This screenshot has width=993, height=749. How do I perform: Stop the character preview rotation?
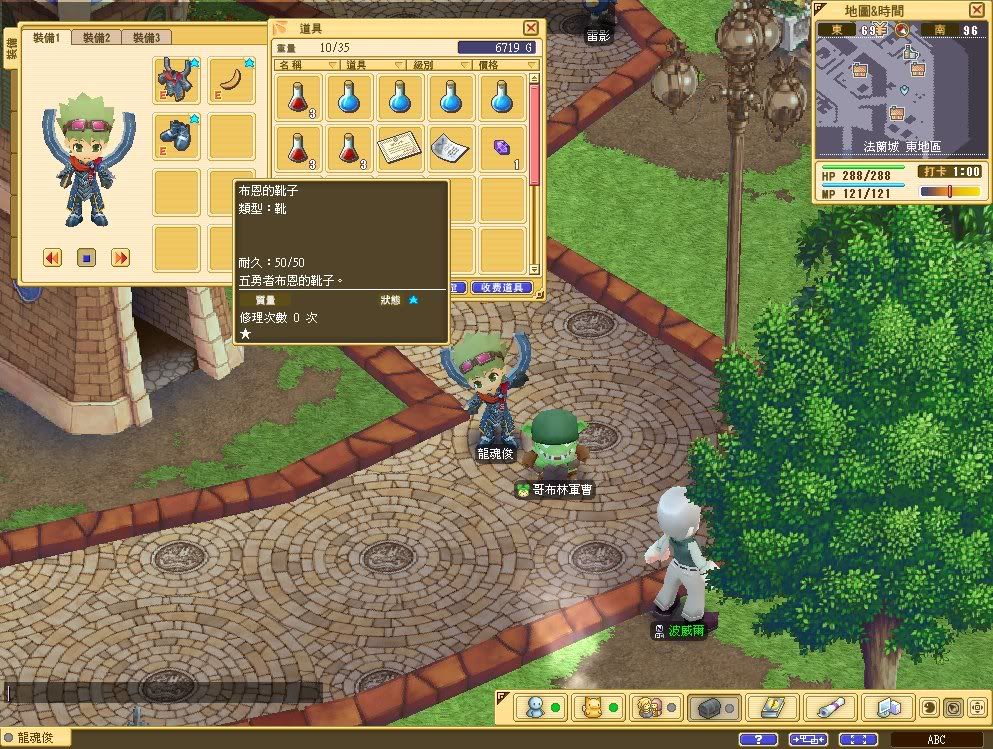click(x=86, y=258)
